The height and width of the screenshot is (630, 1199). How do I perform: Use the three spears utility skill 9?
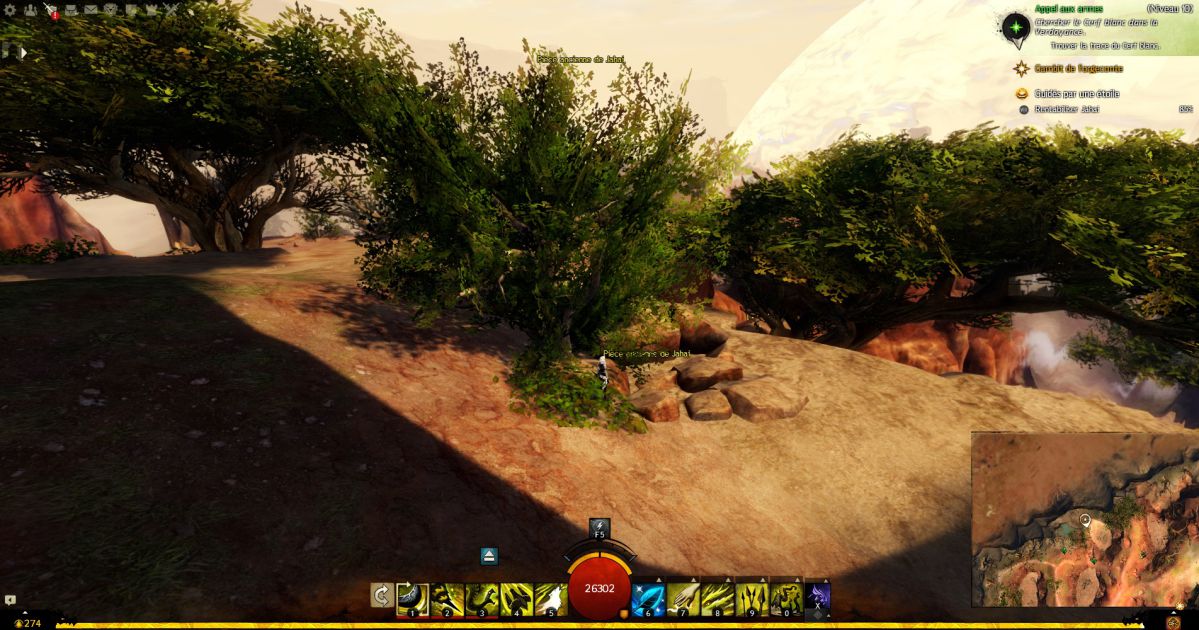(752, 598)
